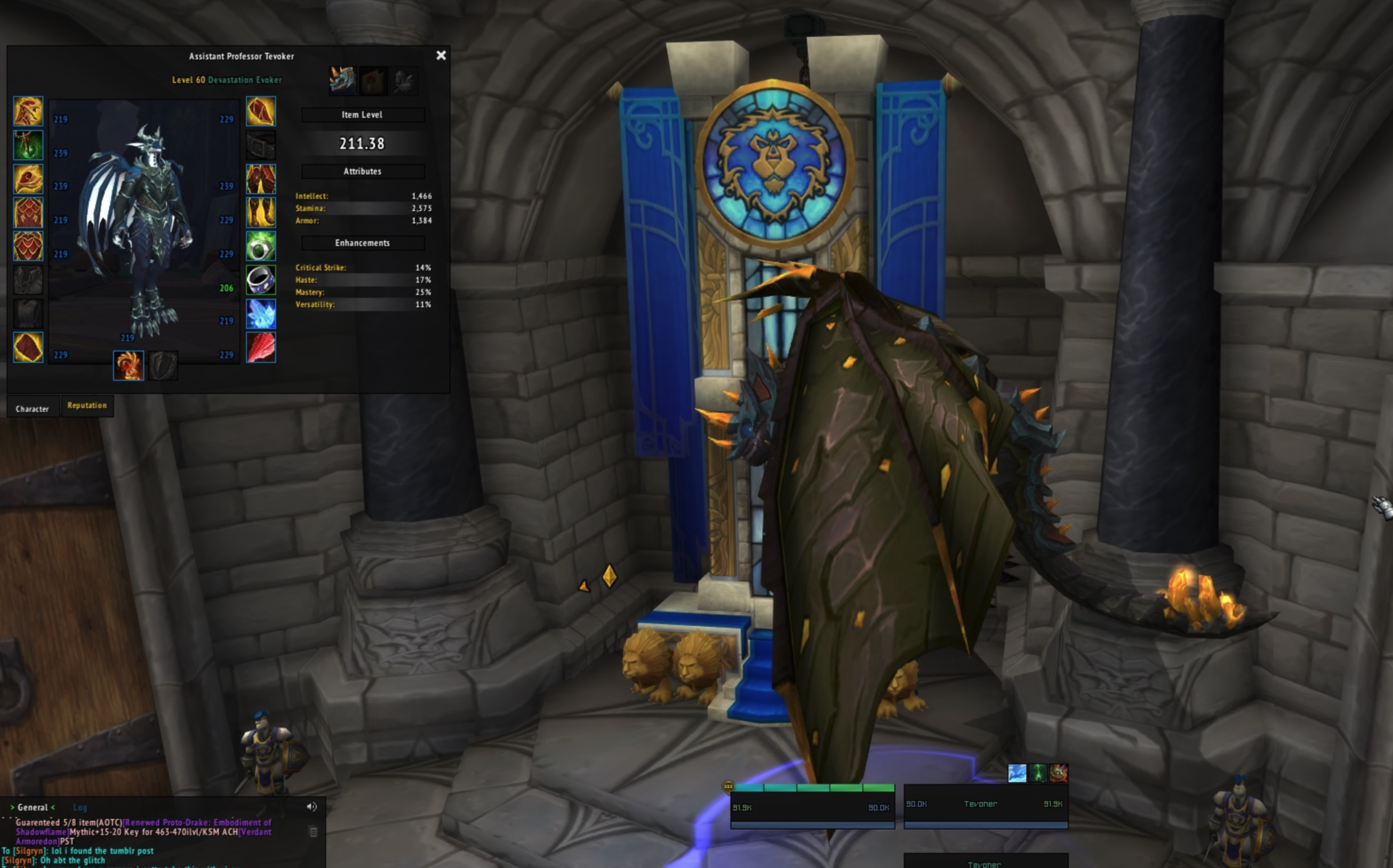The image size is (1393, 868).
Task: Select the Character tab
Action: tap(32, 409)
